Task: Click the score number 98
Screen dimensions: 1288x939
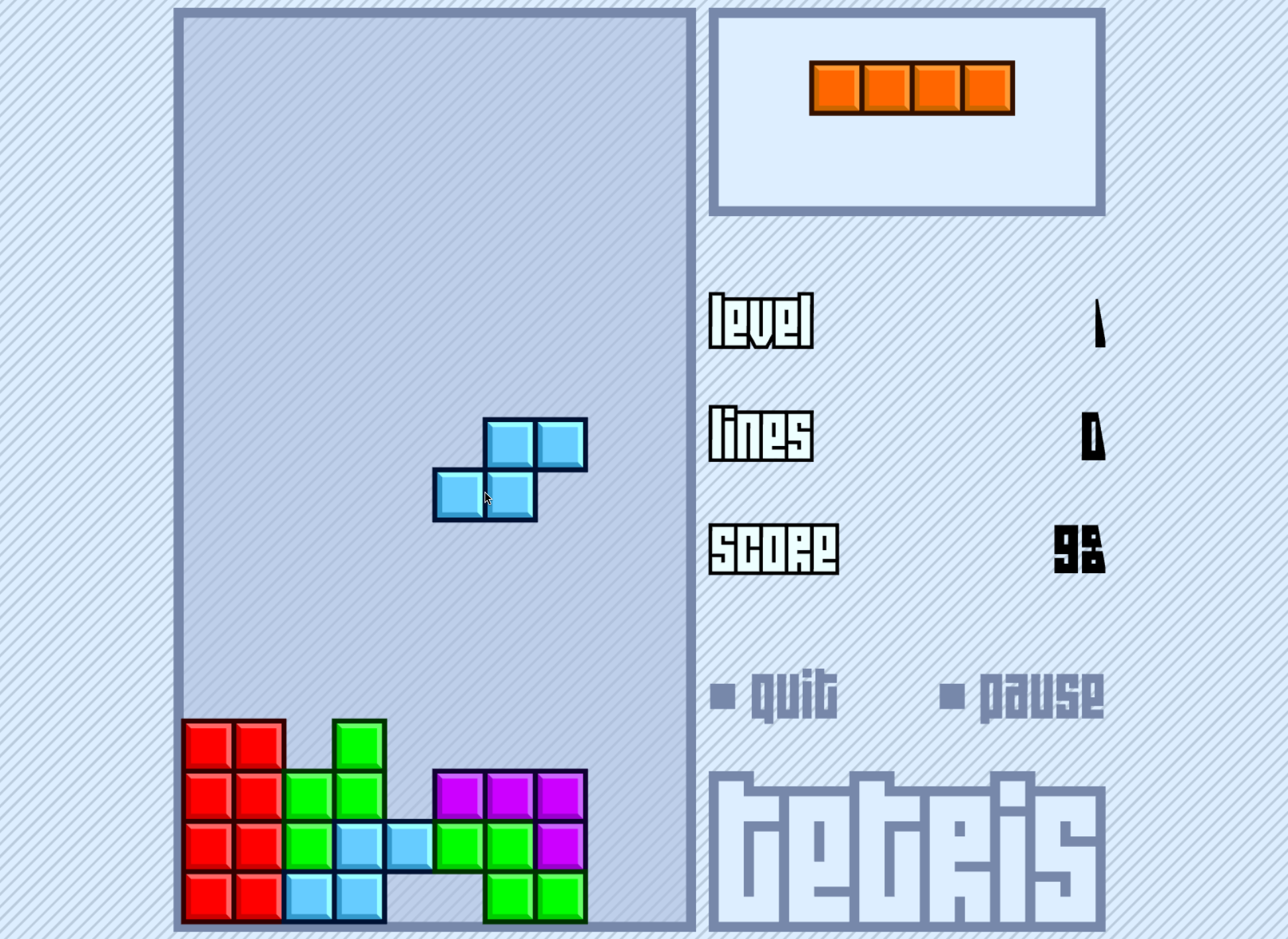Action: click(x=1079, y=549)
